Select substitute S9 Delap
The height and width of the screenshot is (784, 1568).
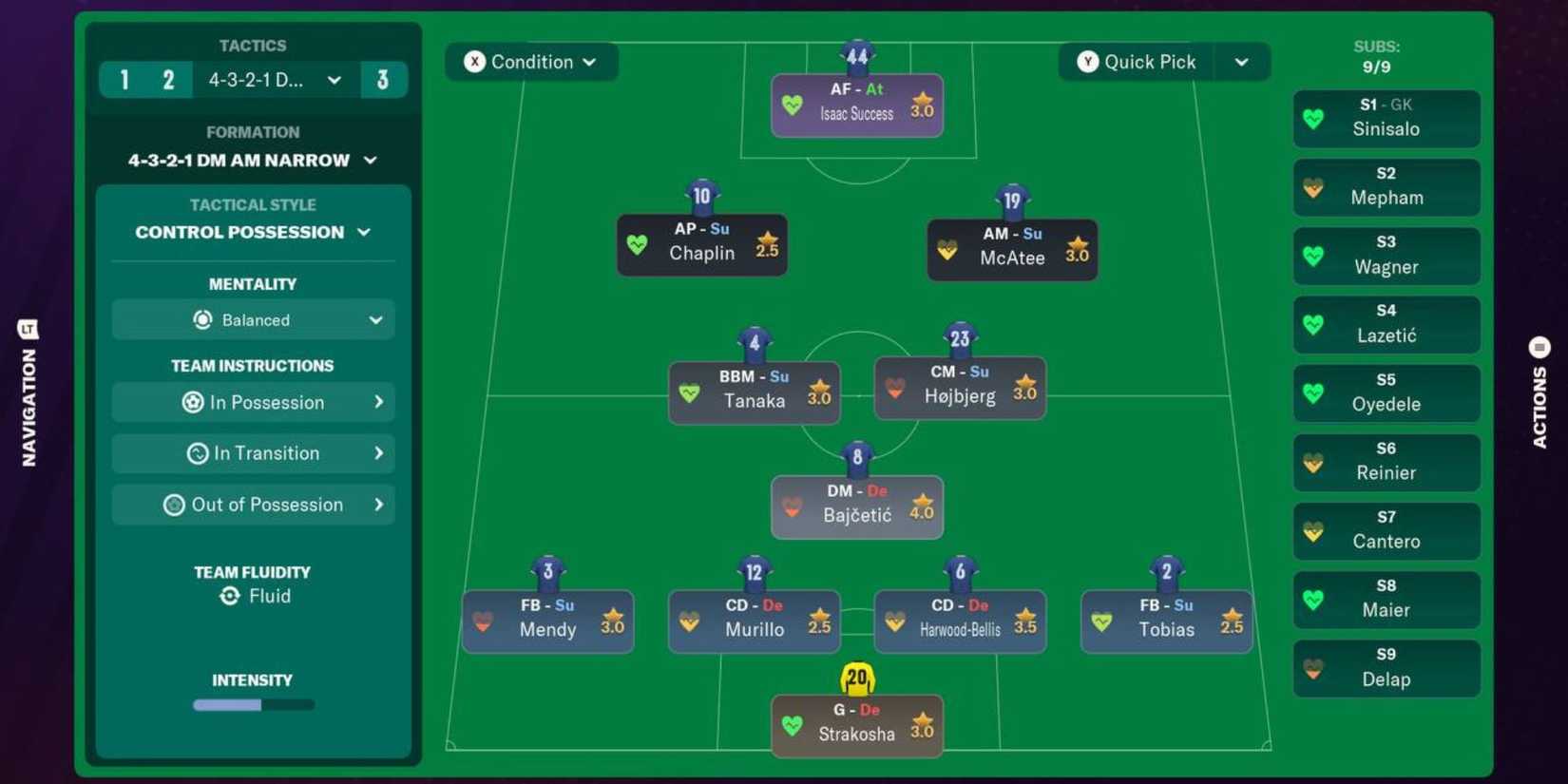(1386, 668)
